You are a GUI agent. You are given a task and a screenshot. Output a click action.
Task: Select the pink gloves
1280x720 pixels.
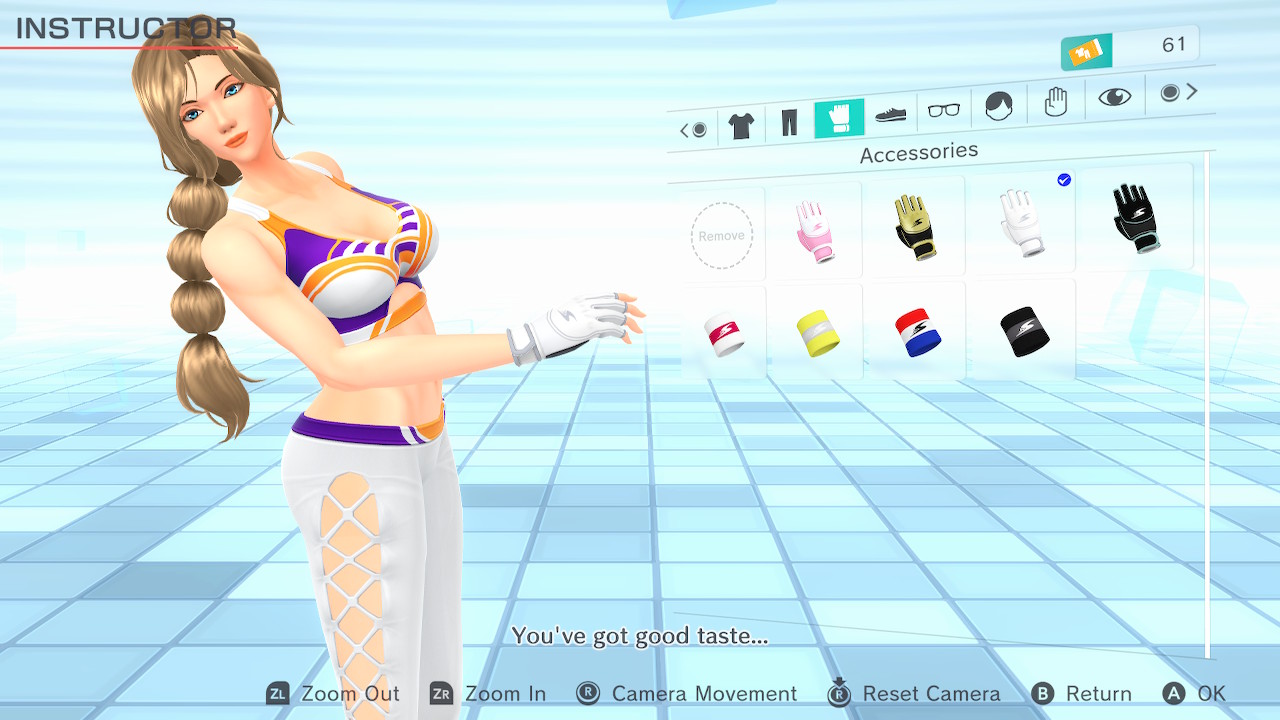(x=815, y=231)
